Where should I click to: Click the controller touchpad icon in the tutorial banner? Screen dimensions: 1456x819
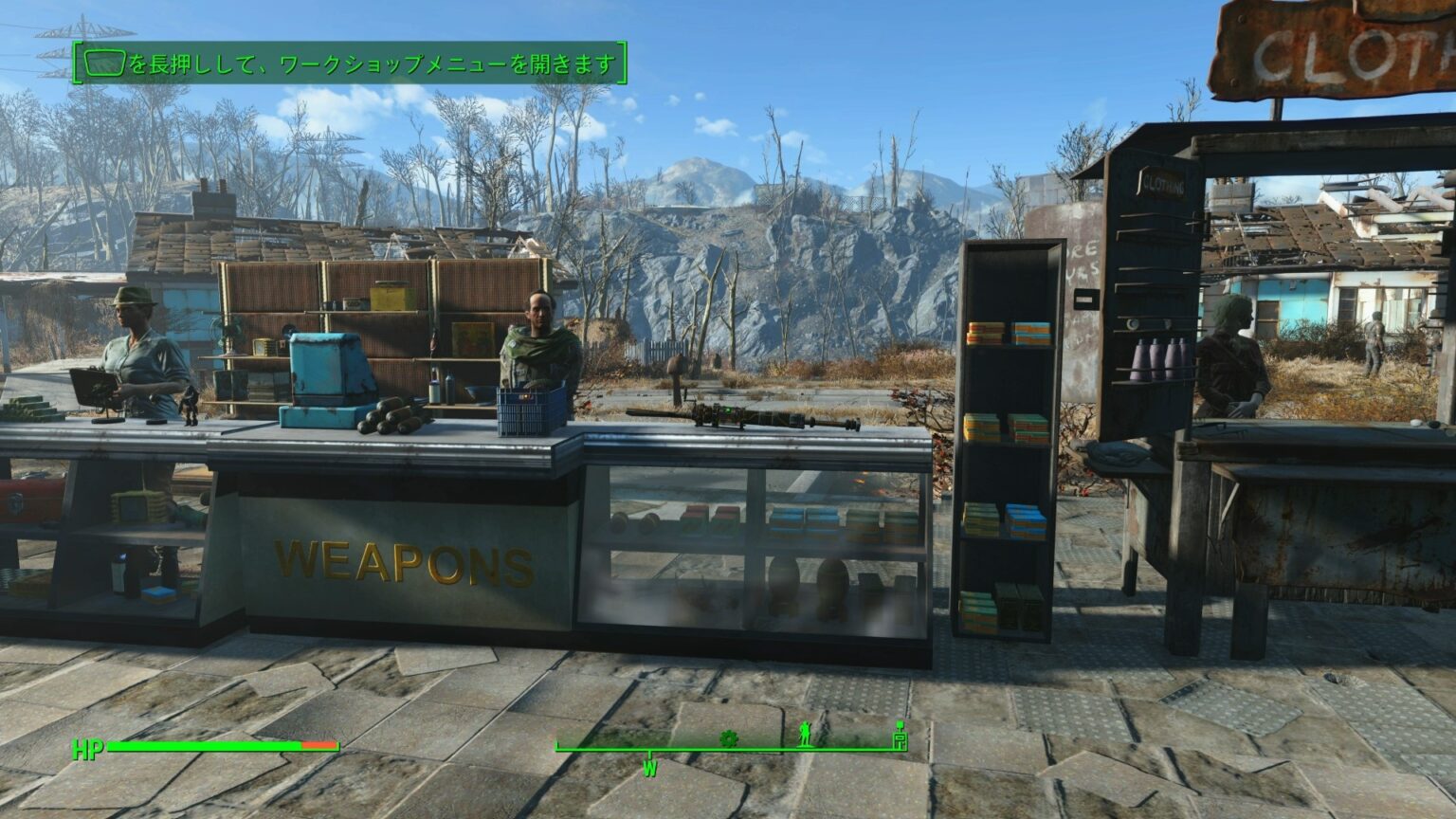click(102, 61)
